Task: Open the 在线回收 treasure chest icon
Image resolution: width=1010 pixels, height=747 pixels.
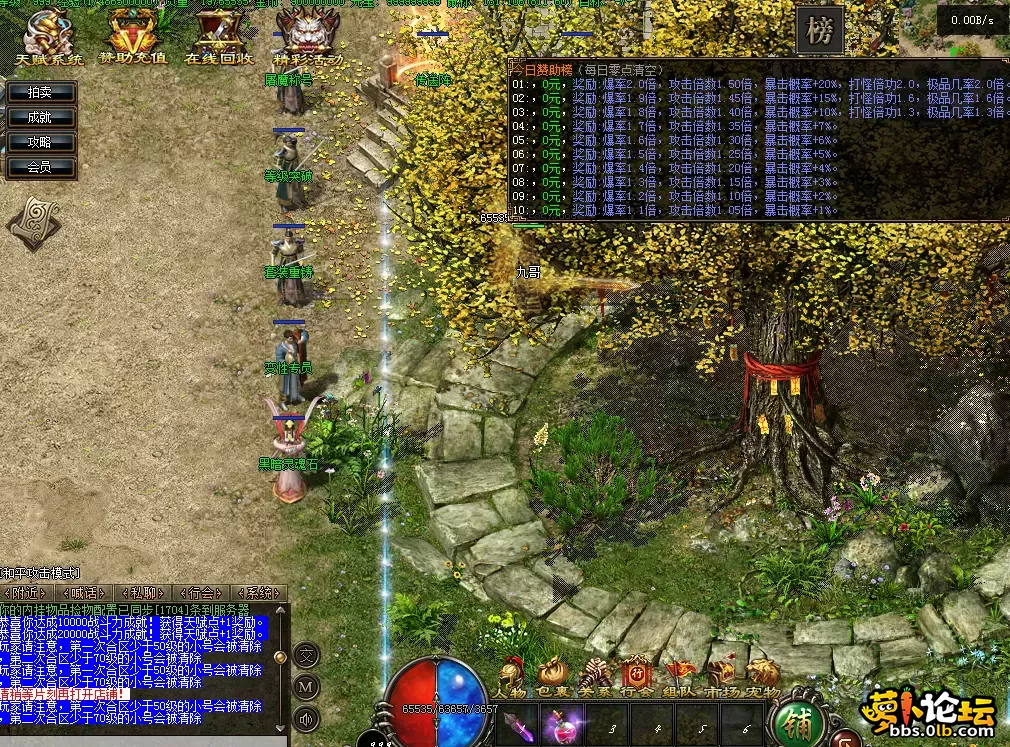Action: pos(218,38)
